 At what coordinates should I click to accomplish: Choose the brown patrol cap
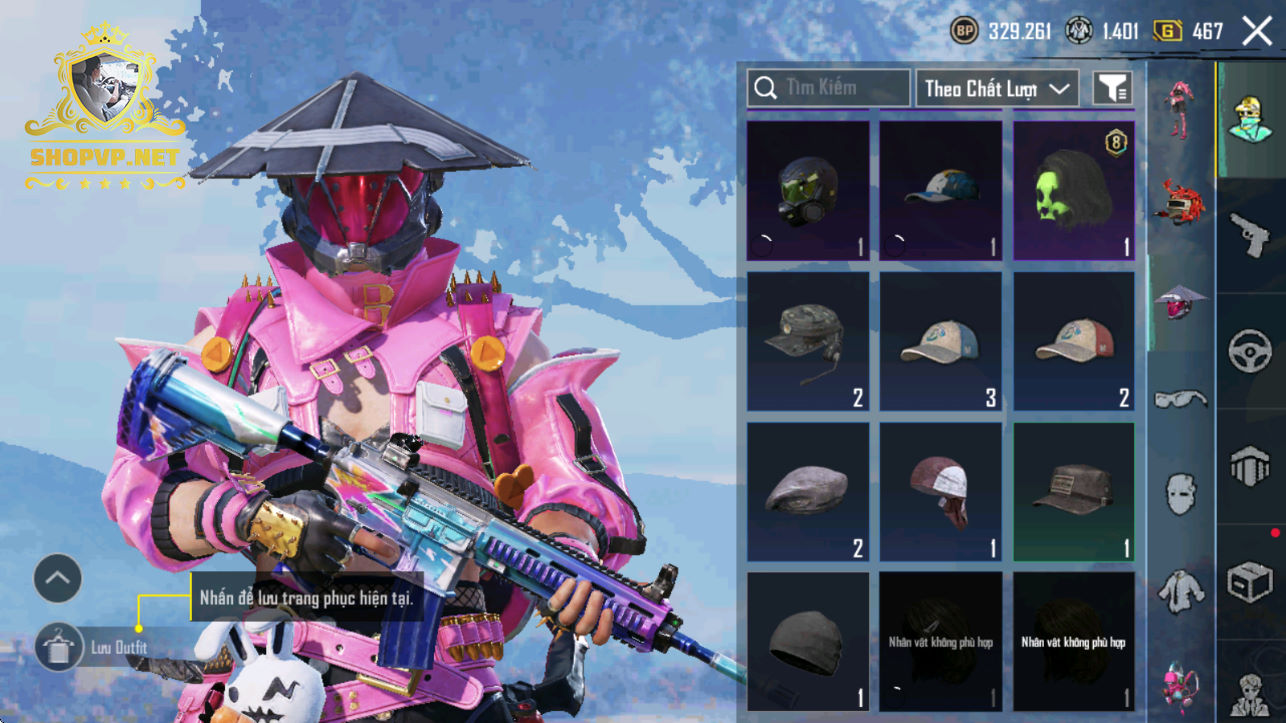point(1074,492)
